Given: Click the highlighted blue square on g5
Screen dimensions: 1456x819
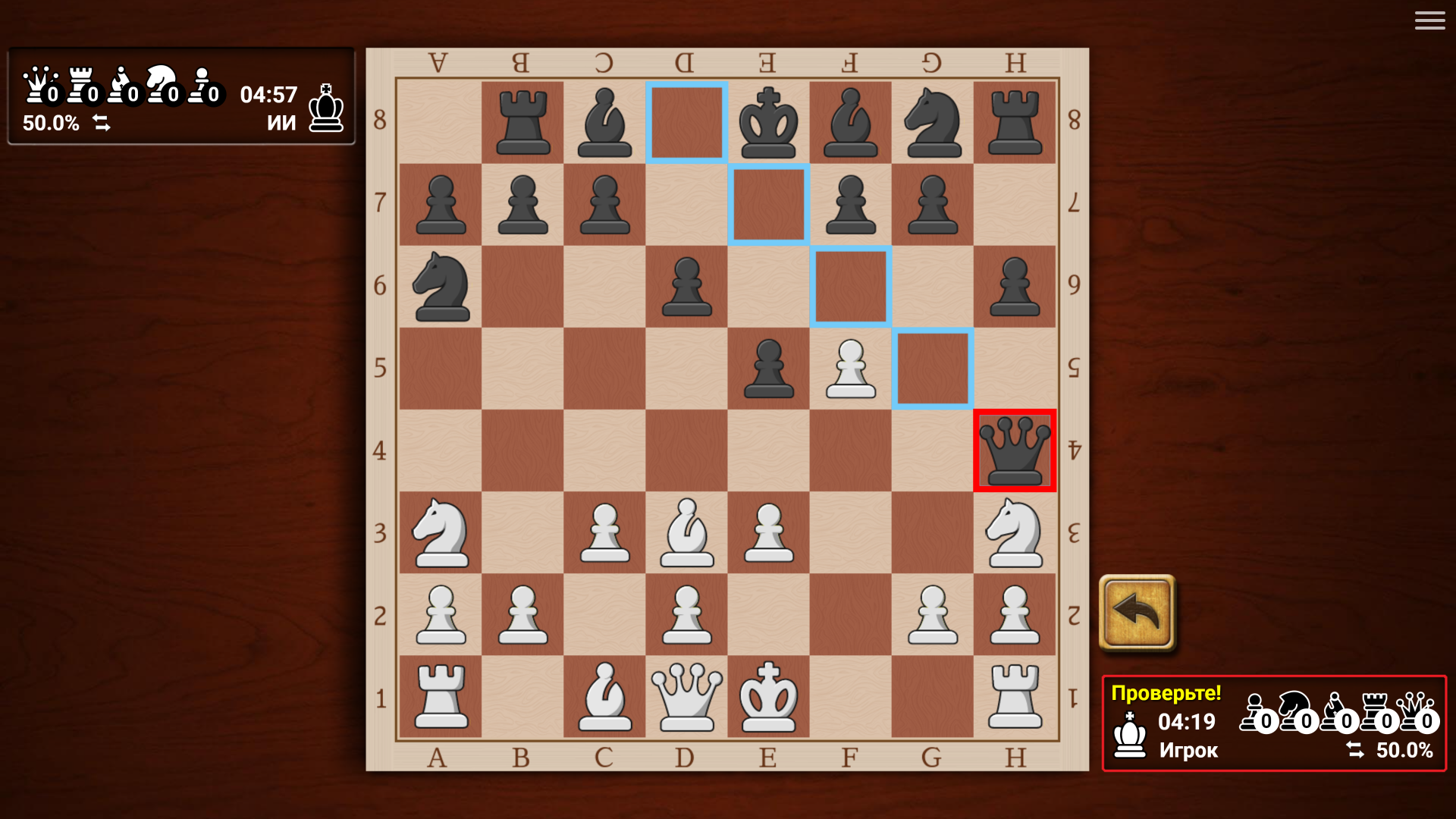Looking at the screenshot, I should point(933,369).
